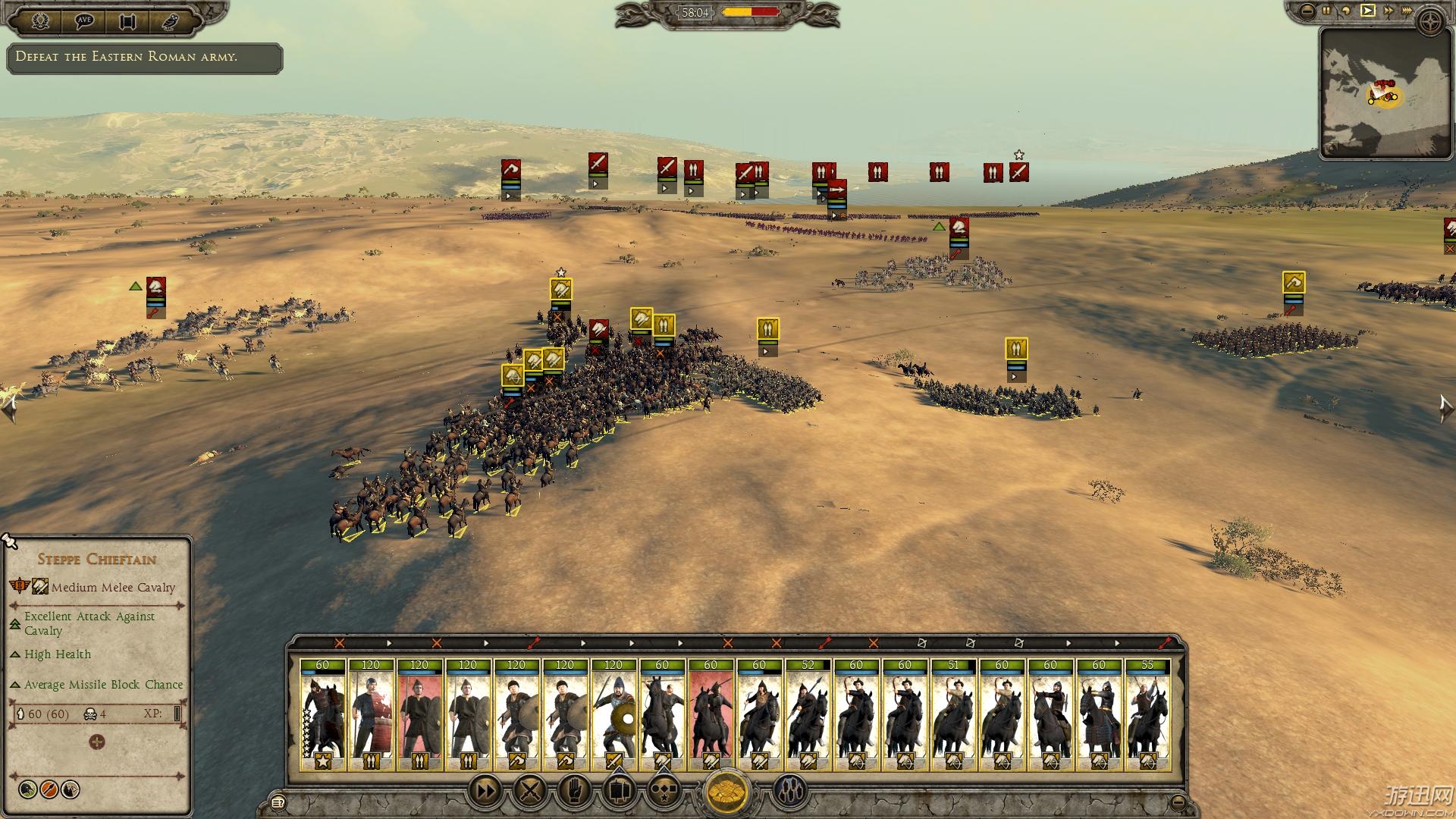Pause the battle with the pause button
The image size is (1456, 819).
pyautogui.click(x=1326, y=11)
